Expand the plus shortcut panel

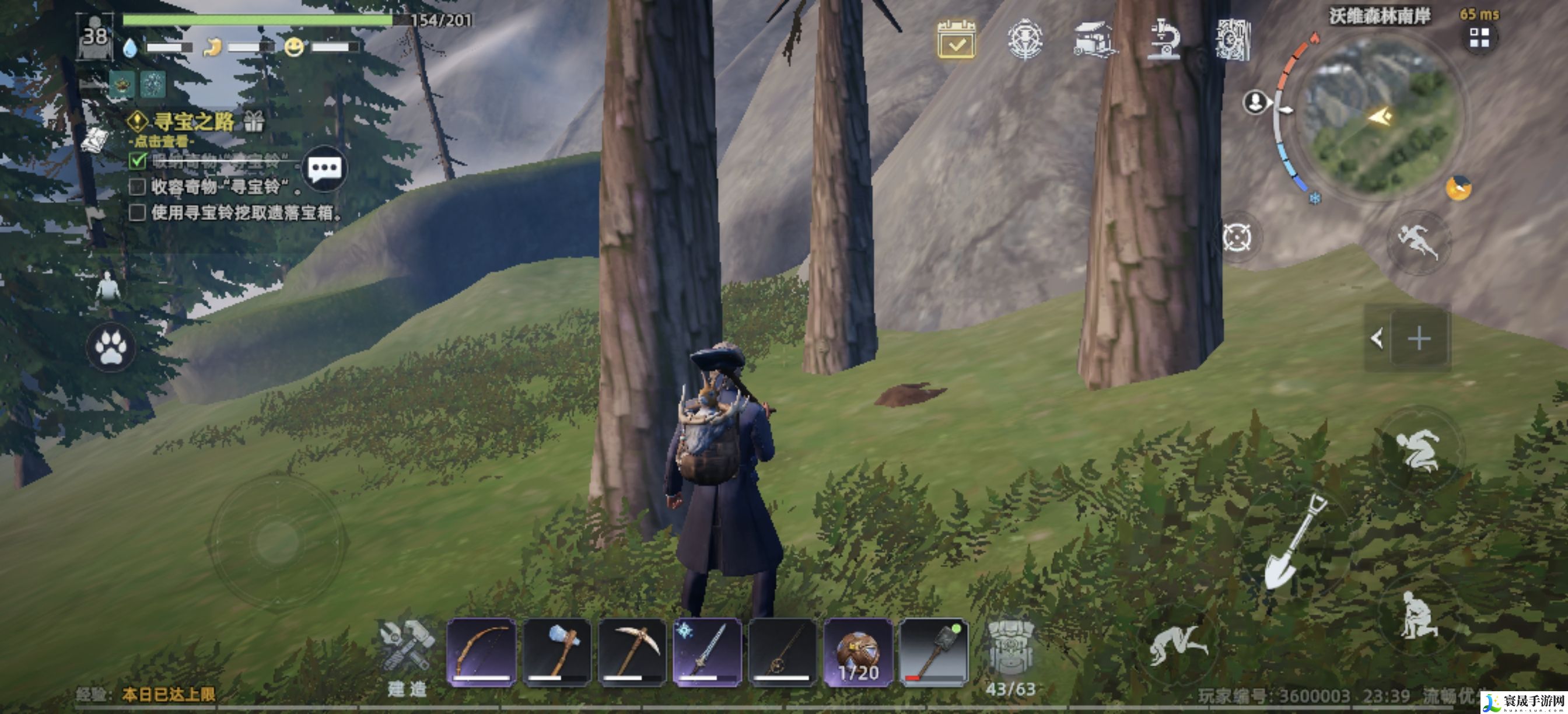pos(1419,338)
